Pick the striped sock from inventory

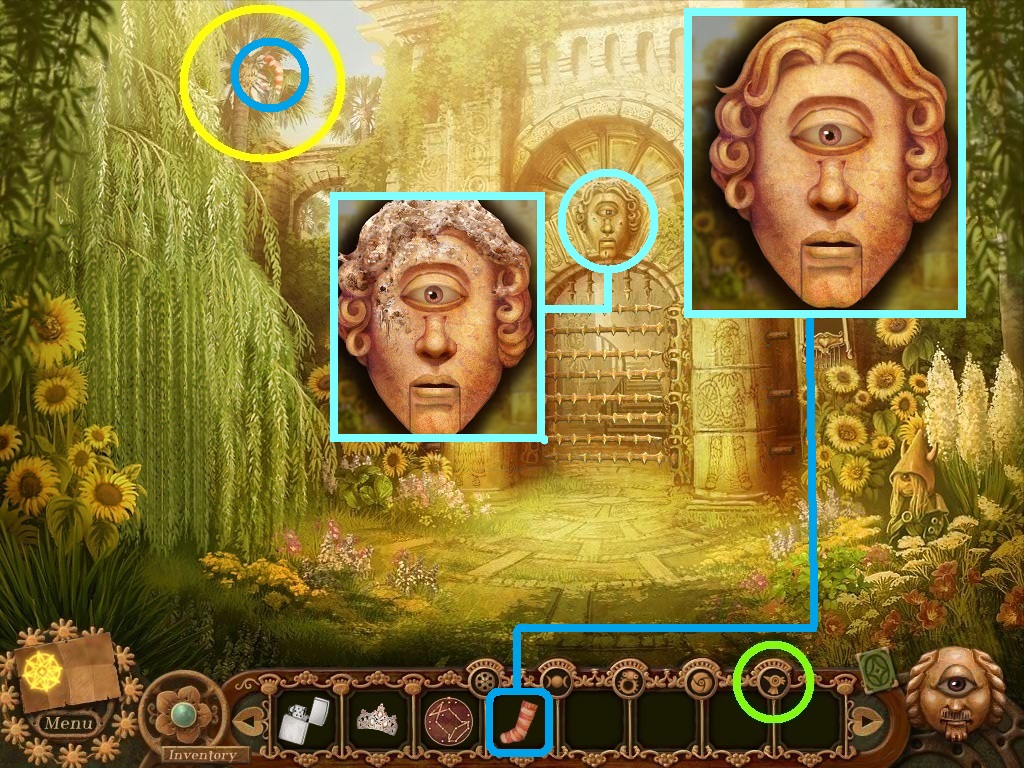518,722
